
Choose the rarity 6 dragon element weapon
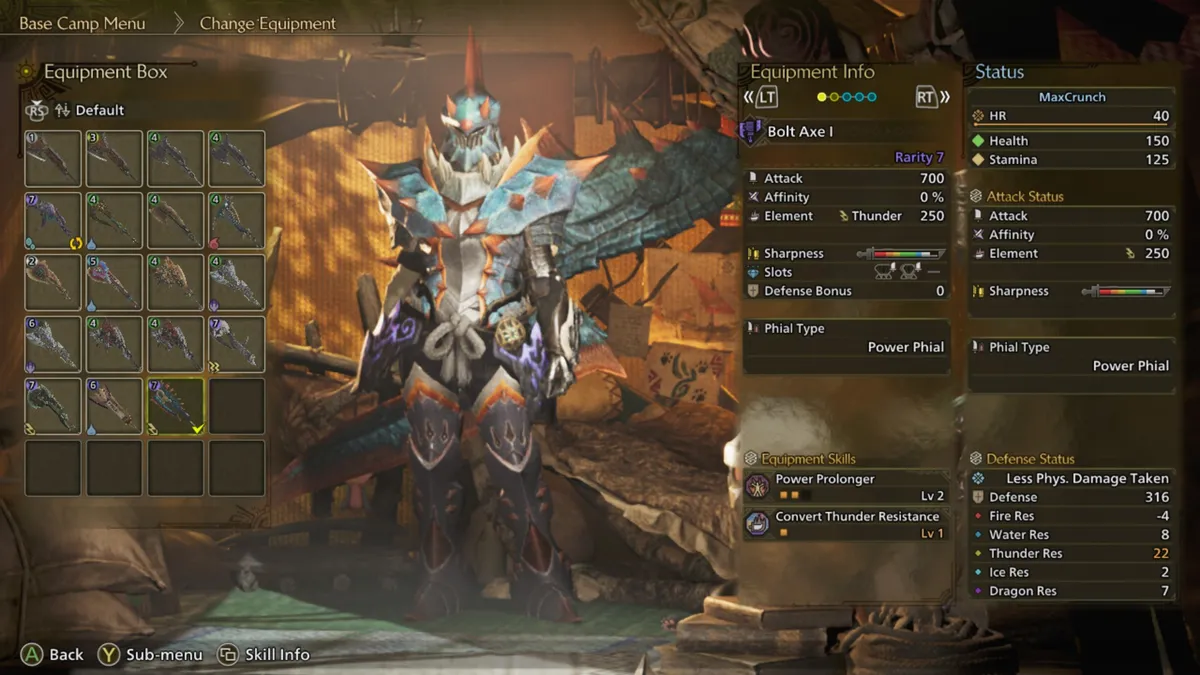click(53, 345)
